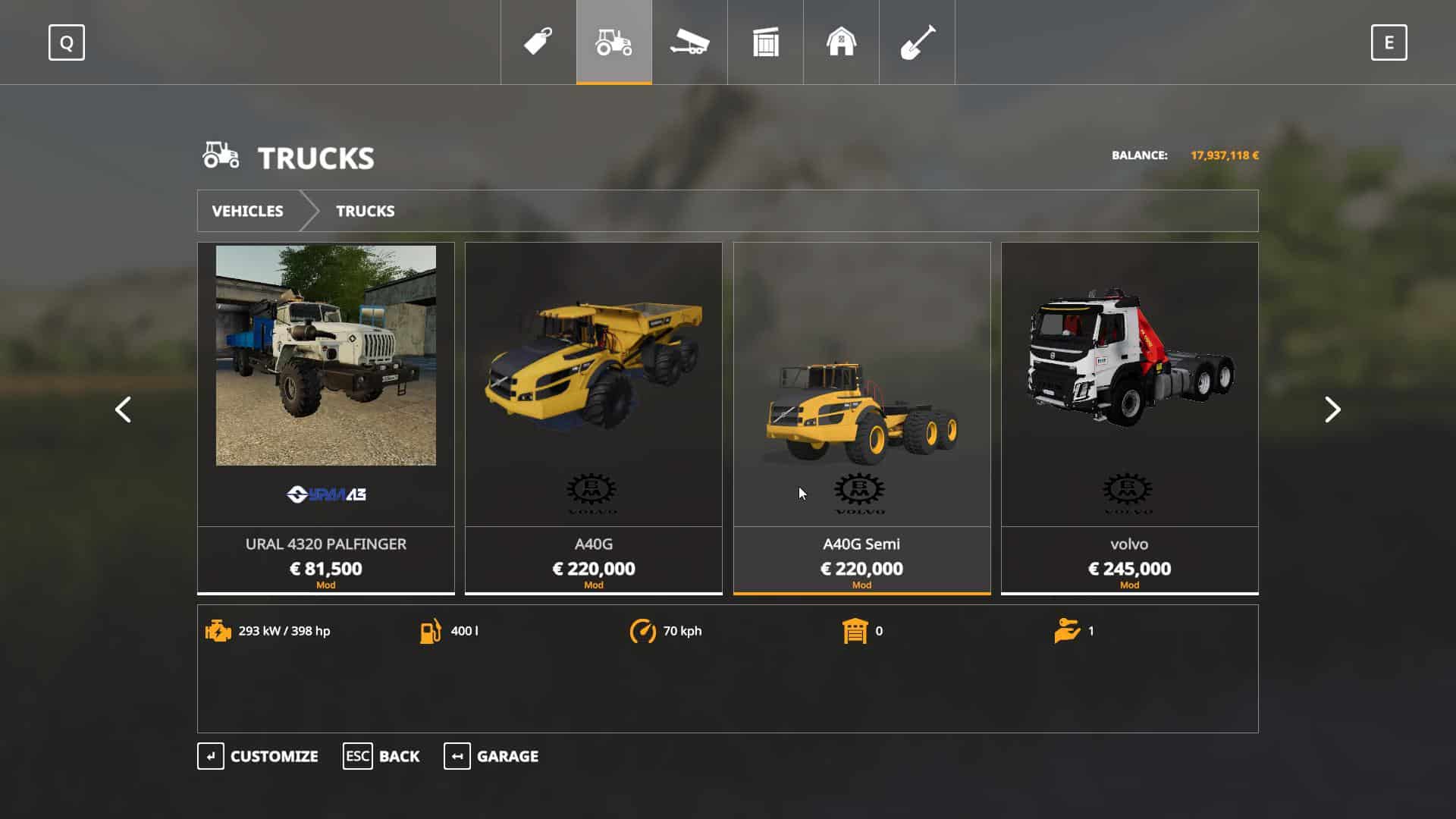Image resolution: width=1456 pixels, height=819 pixels.
Task: Choose the volvo crane truck card
Action: (x=1129, y=417)
